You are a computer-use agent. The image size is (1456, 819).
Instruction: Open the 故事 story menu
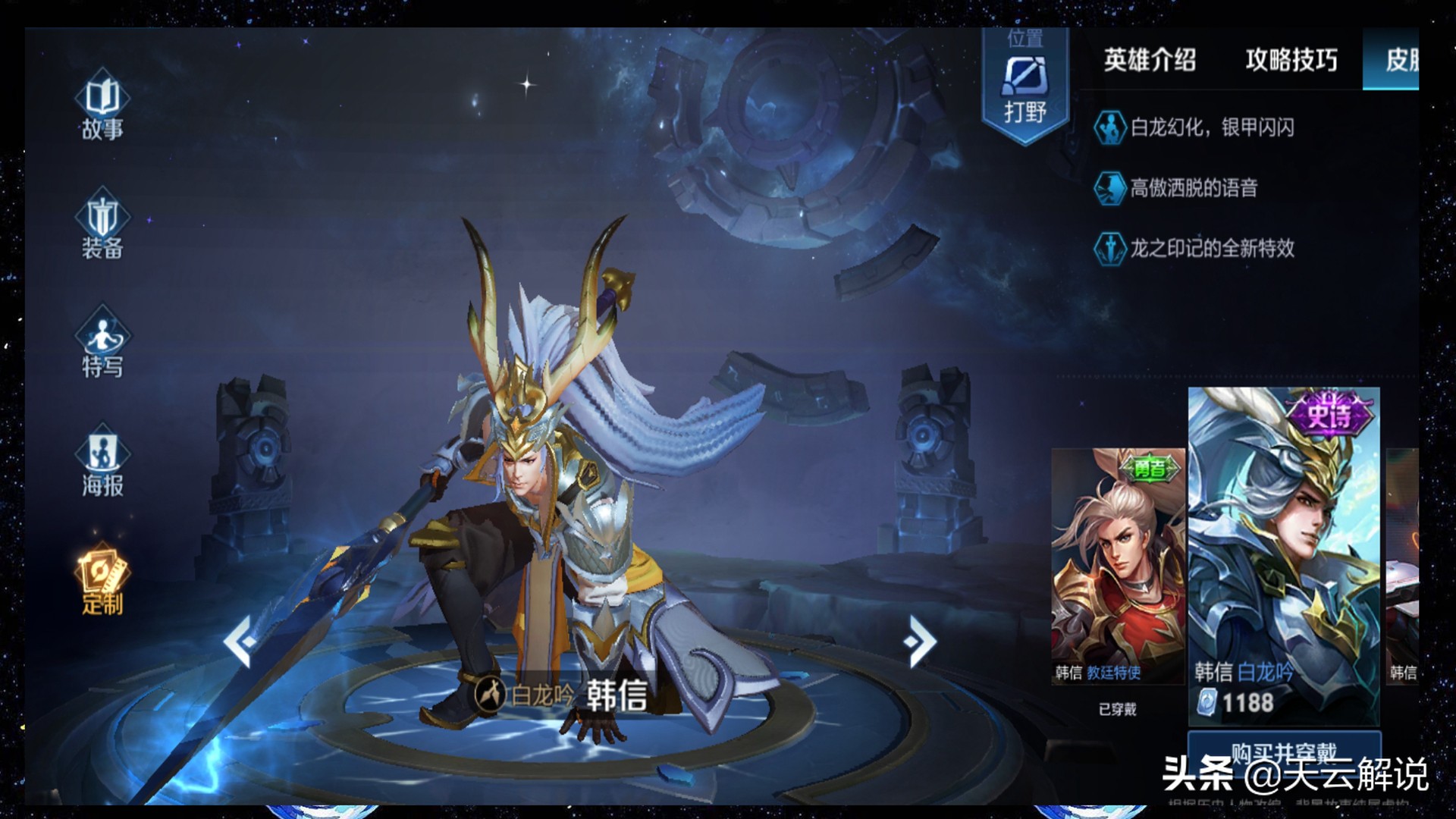[x=102, y=108]
